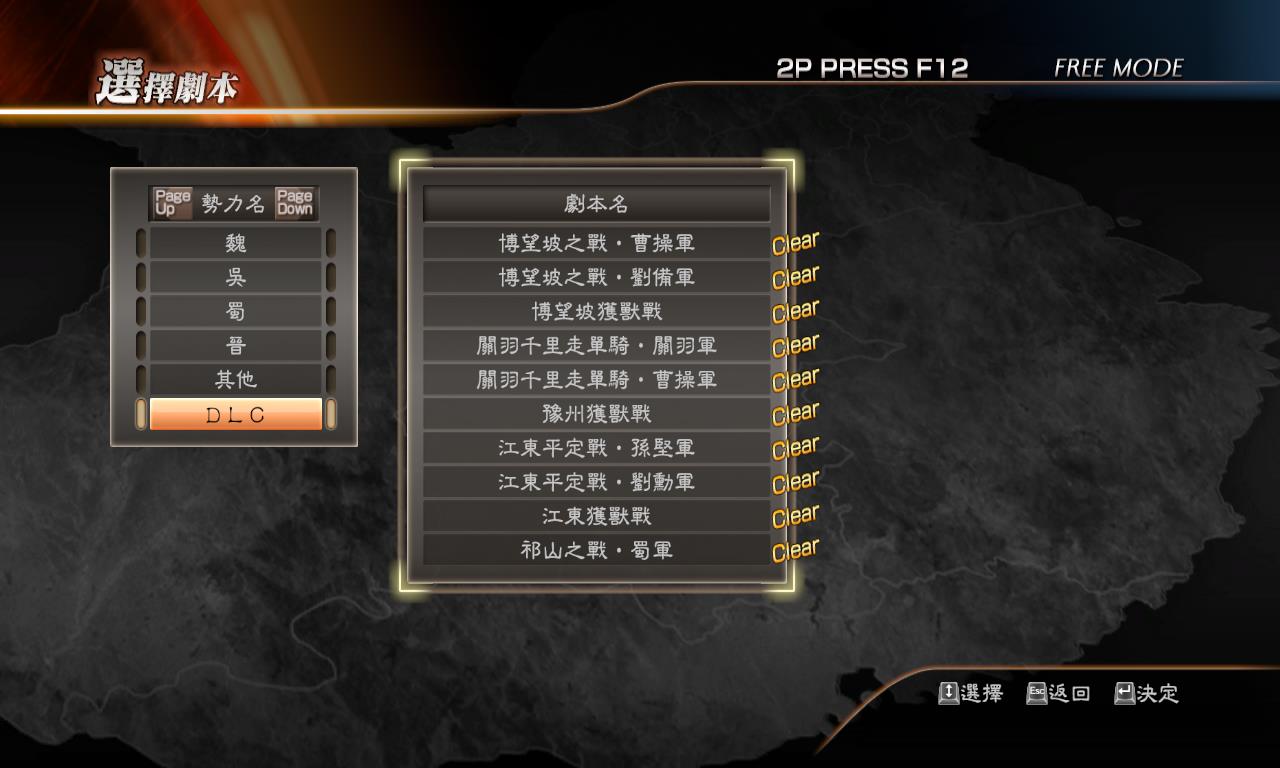
Task: Select the highlighted DLC category
Action: (237, 413)
